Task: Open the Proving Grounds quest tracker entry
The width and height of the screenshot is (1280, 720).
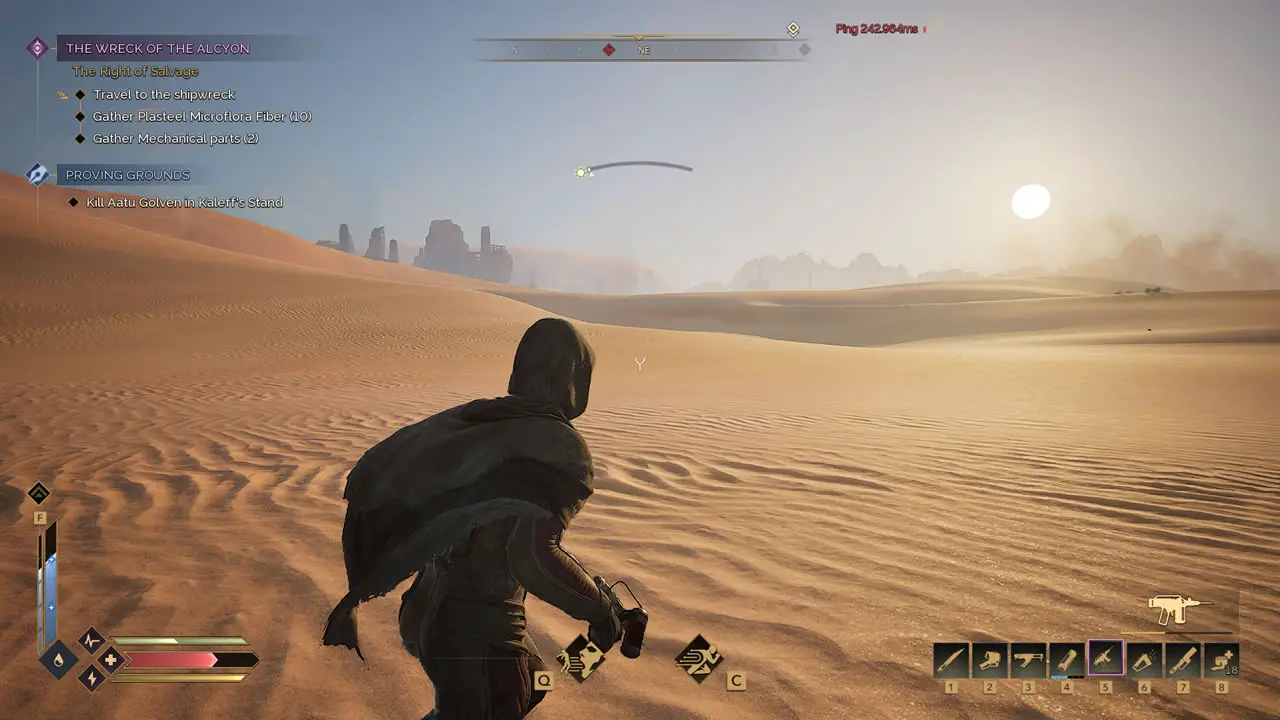Action: point(127,175)
